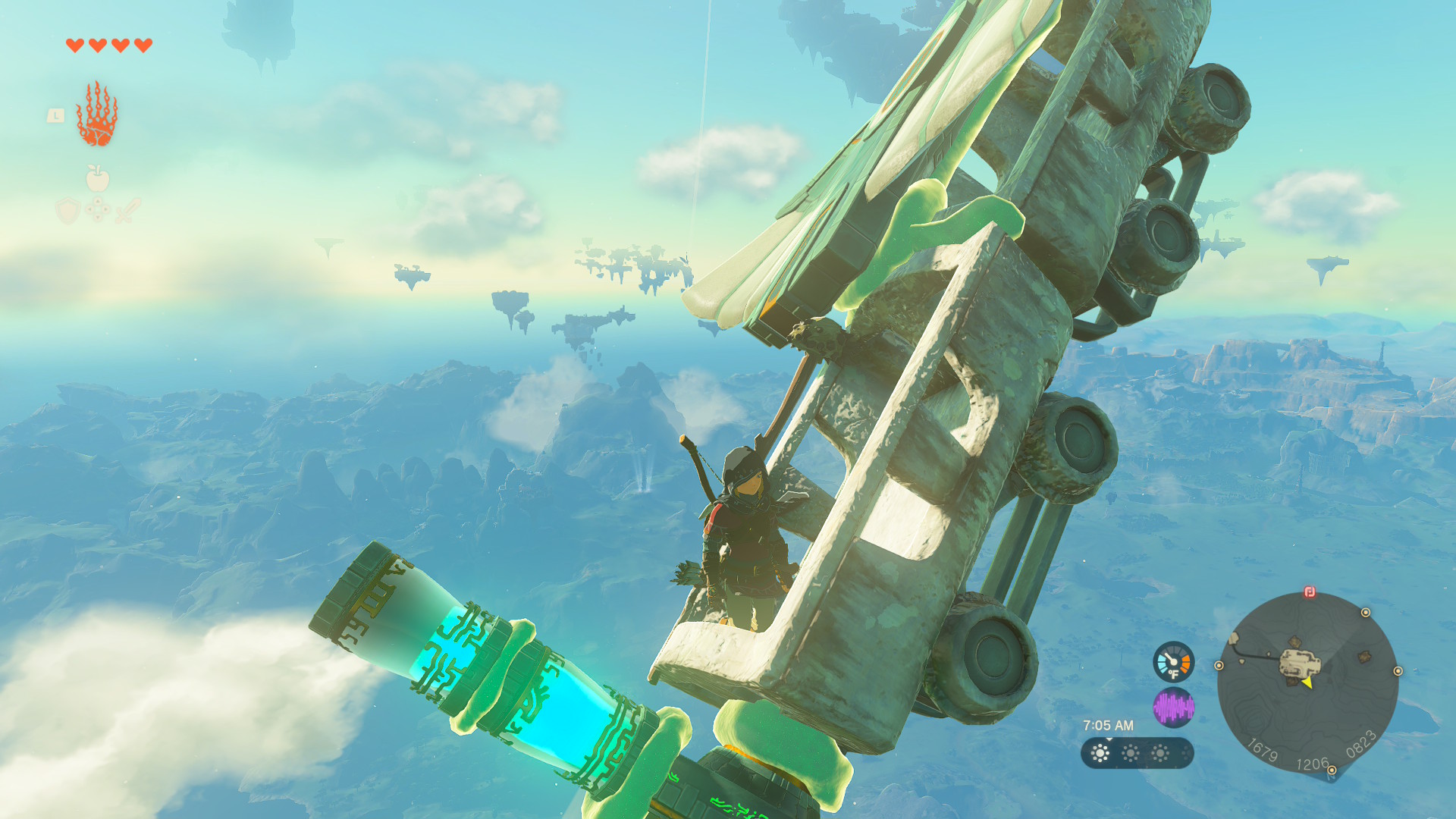Check the temperature gauge icon
1456x819 pixels.
point(1173,662)
